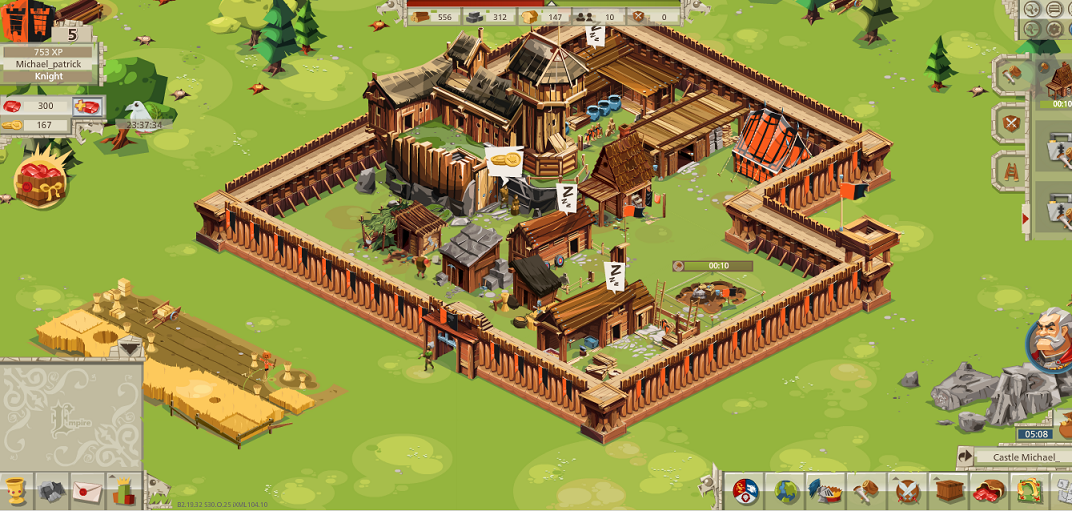1072x511 pixels.
Task: Open the build menu with hammer and log
Action: [867, 491]
